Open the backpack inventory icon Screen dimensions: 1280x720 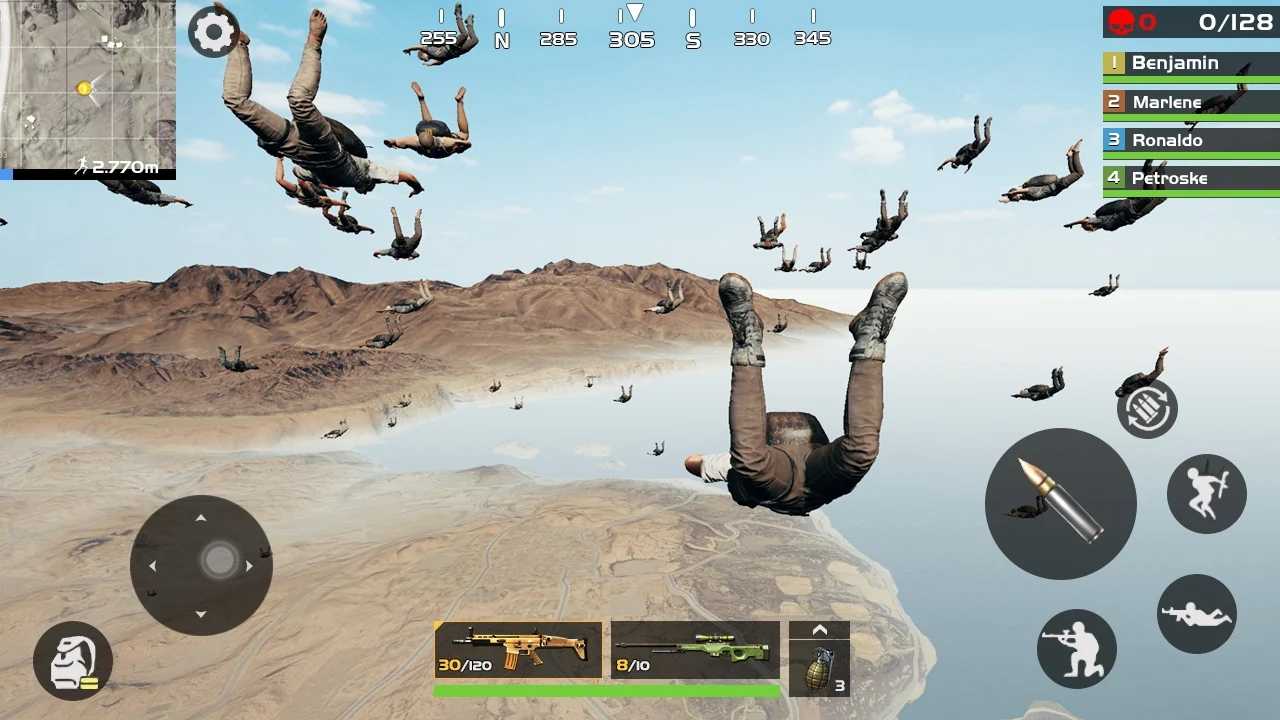click(x=72, y=661)
